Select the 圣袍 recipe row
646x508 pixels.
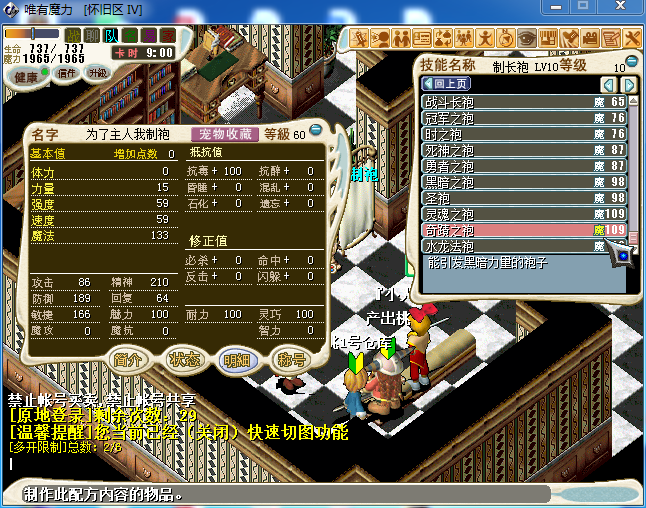point(520,198)
